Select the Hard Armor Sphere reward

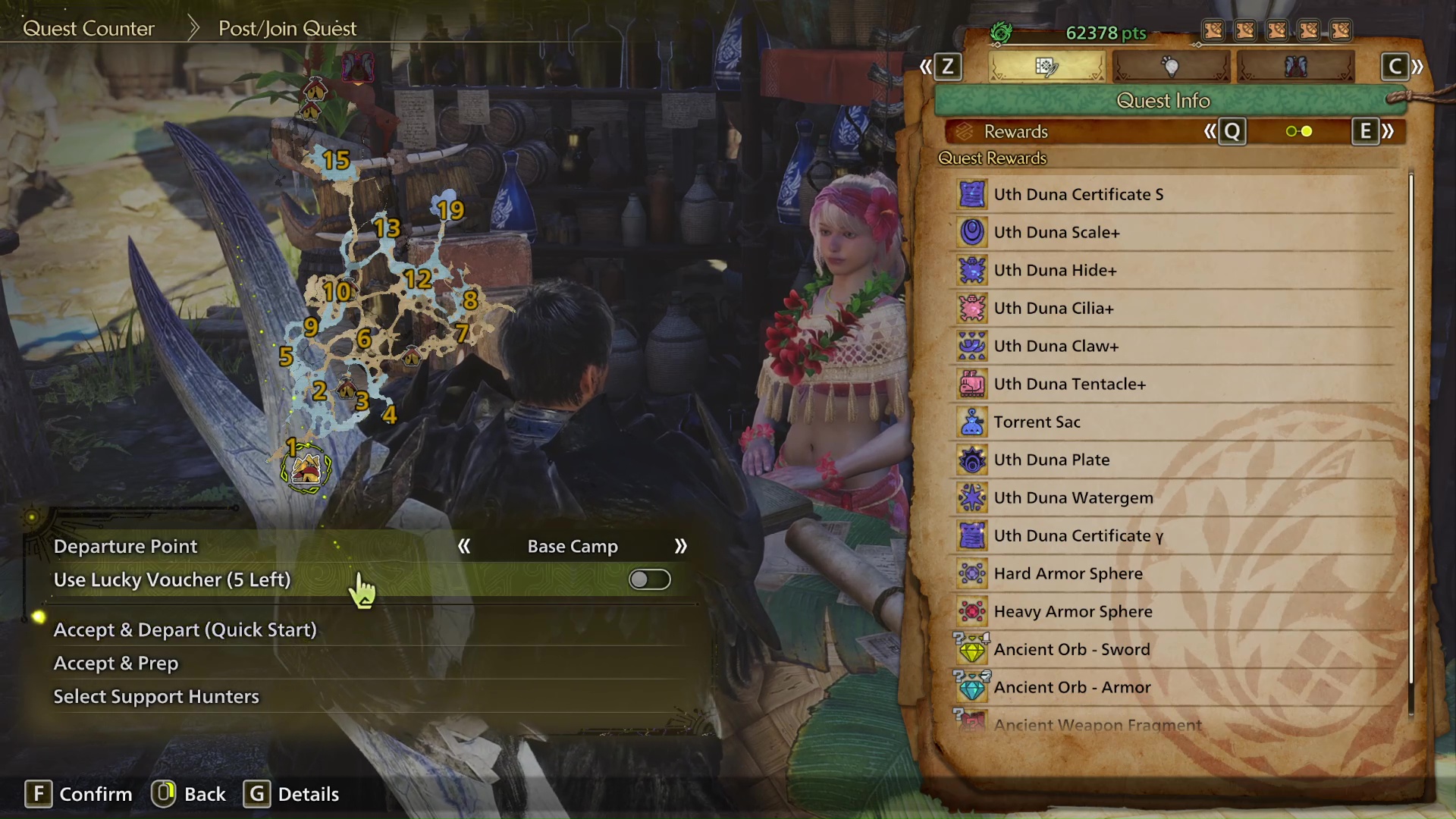pos(1068,574)
